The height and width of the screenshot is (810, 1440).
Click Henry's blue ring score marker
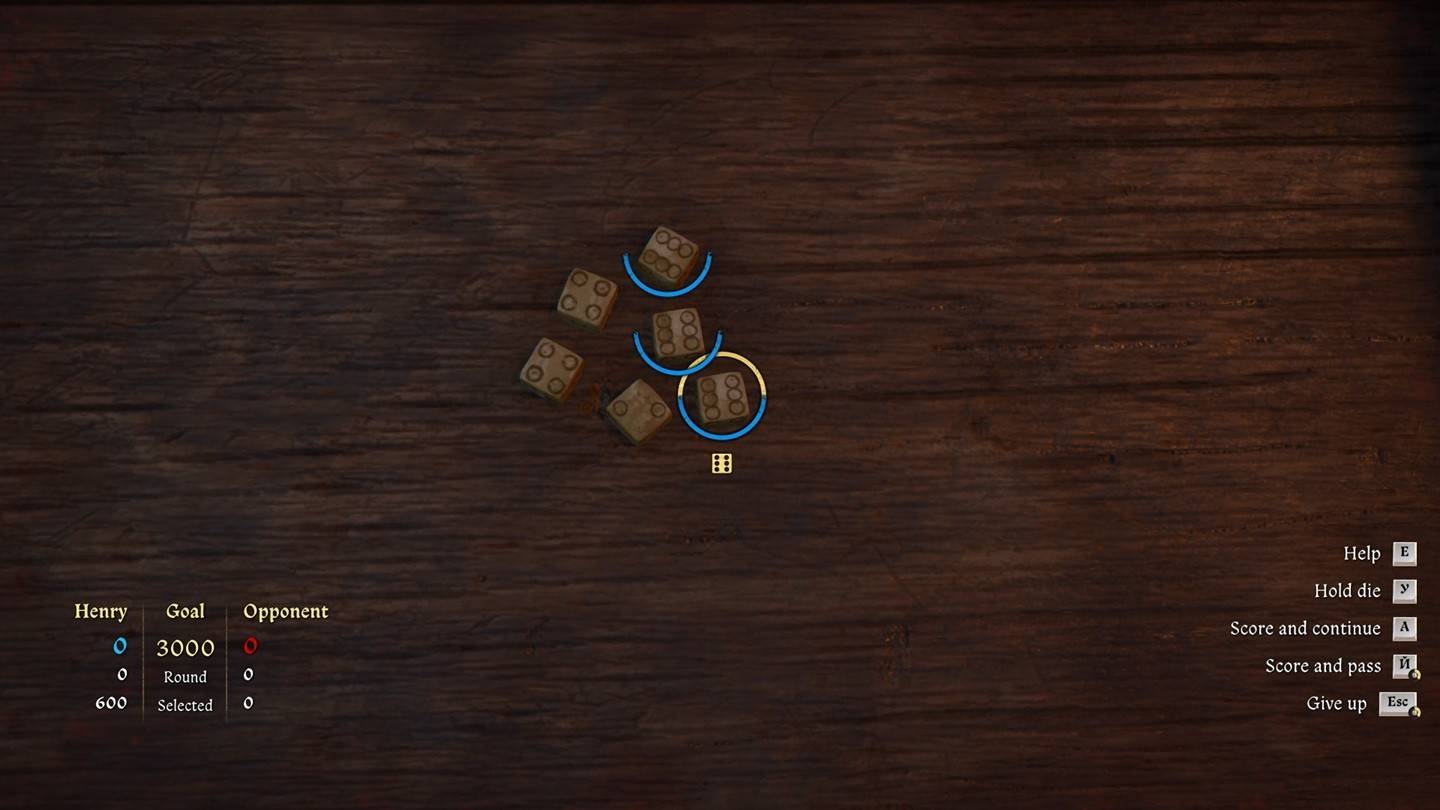(x=120, y=646)
